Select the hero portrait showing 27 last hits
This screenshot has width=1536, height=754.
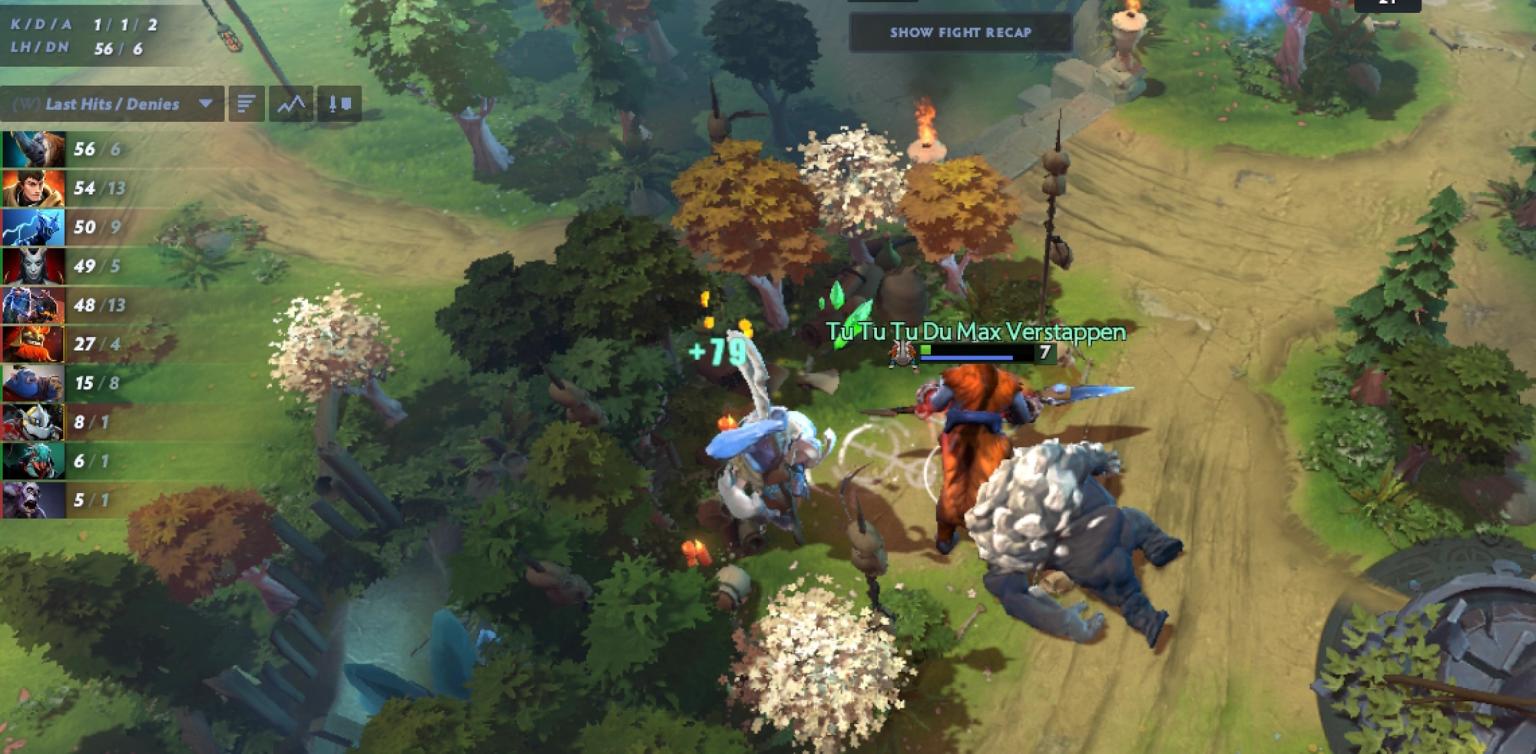click(32, 344)
